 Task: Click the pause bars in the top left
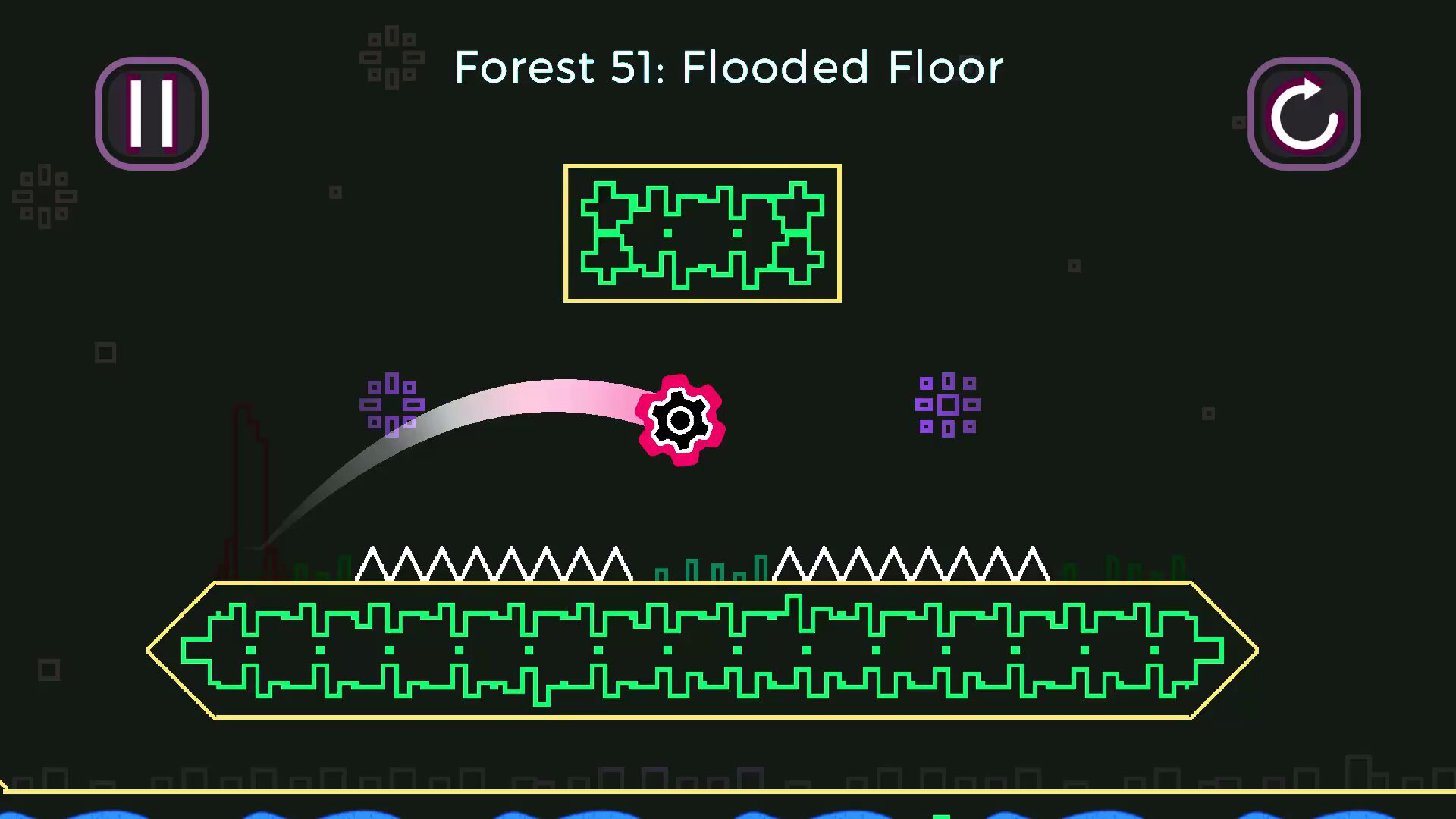[x=151, y=112]
